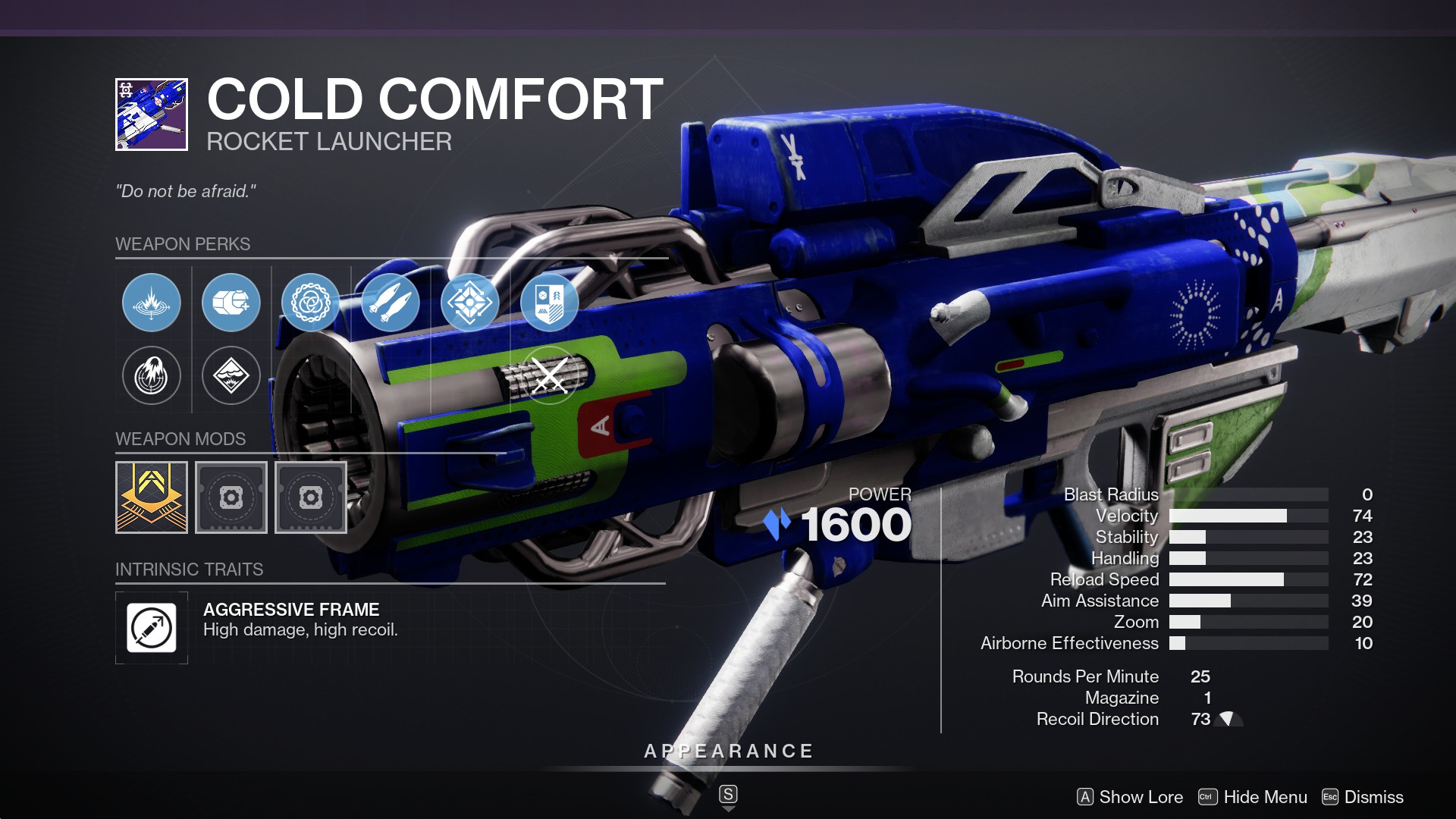Select the interlocked rings trait perk
The image size is (1456, 819).
(x=311, y=303)
